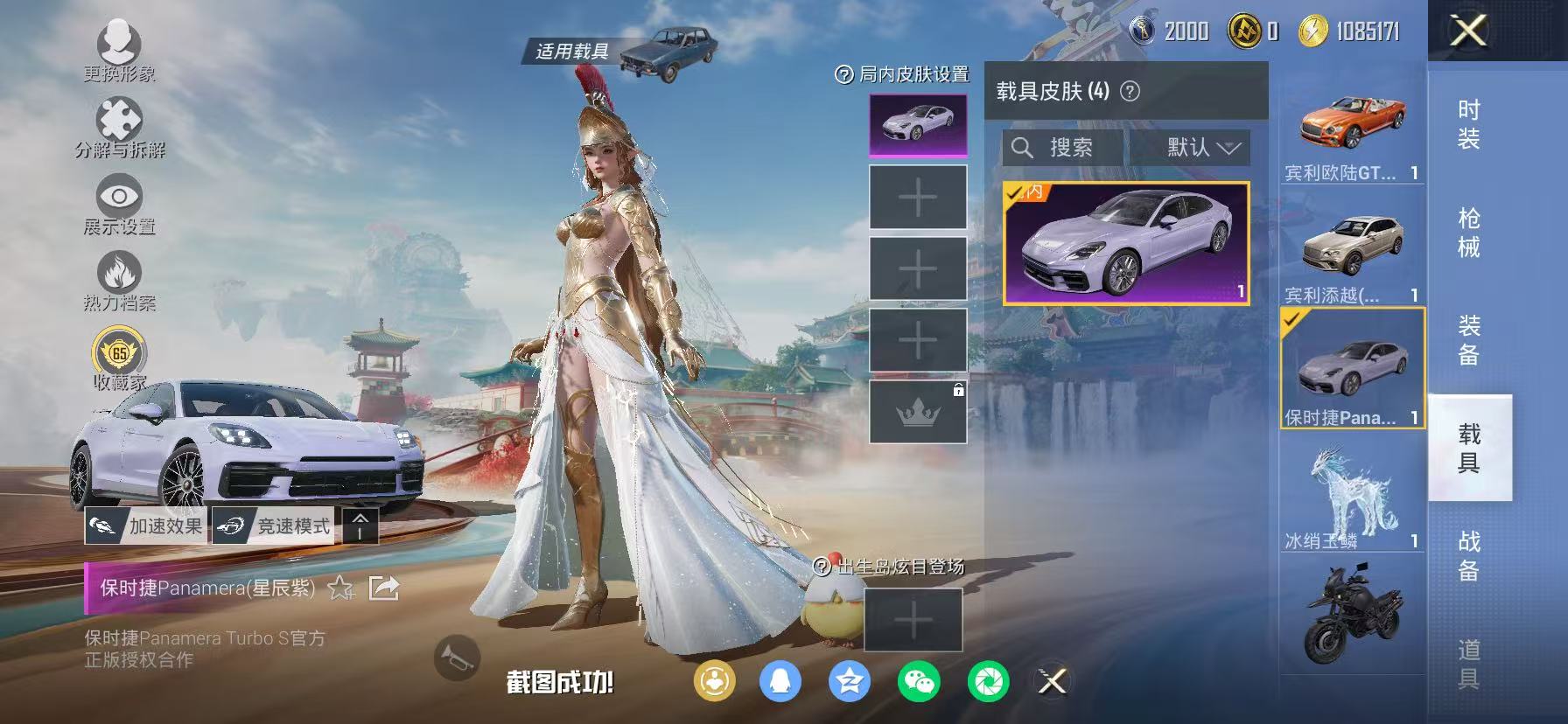
Task: Click an empty plus slot under 局内皮肤设置
Action: pyautogui.click(x=916, y=198)
